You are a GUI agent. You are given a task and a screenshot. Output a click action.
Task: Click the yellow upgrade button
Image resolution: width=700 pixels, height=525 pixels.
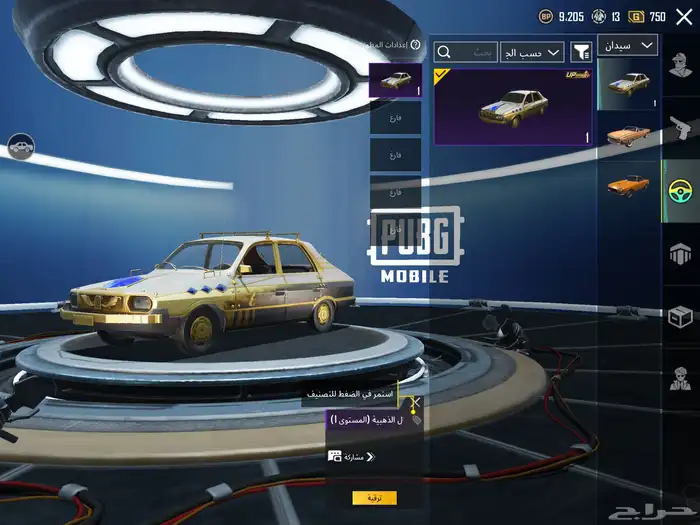(x=374, y=498)
